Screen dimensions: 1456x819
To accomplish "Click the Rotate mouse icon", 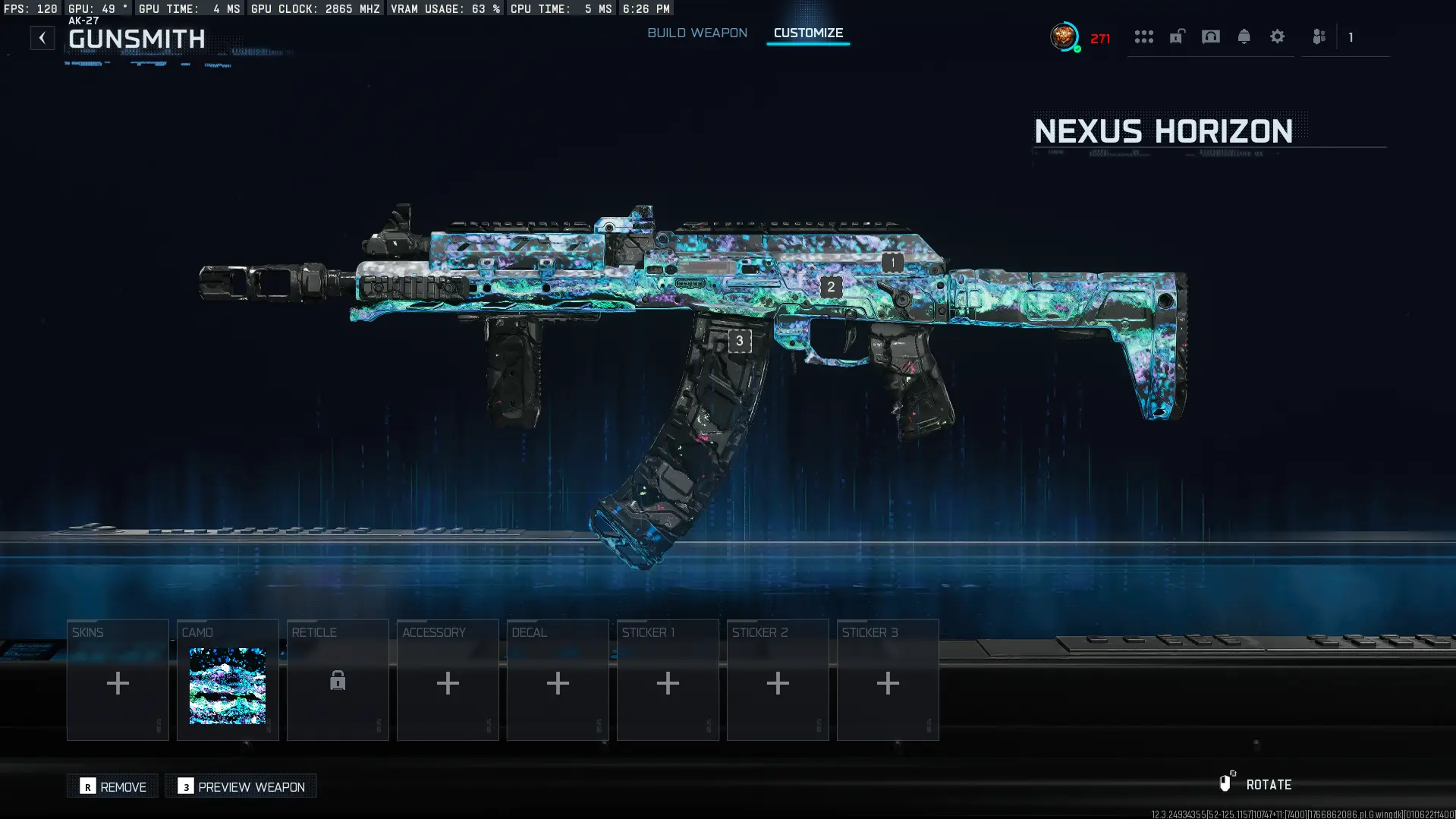I will (x=1228, y=784).
